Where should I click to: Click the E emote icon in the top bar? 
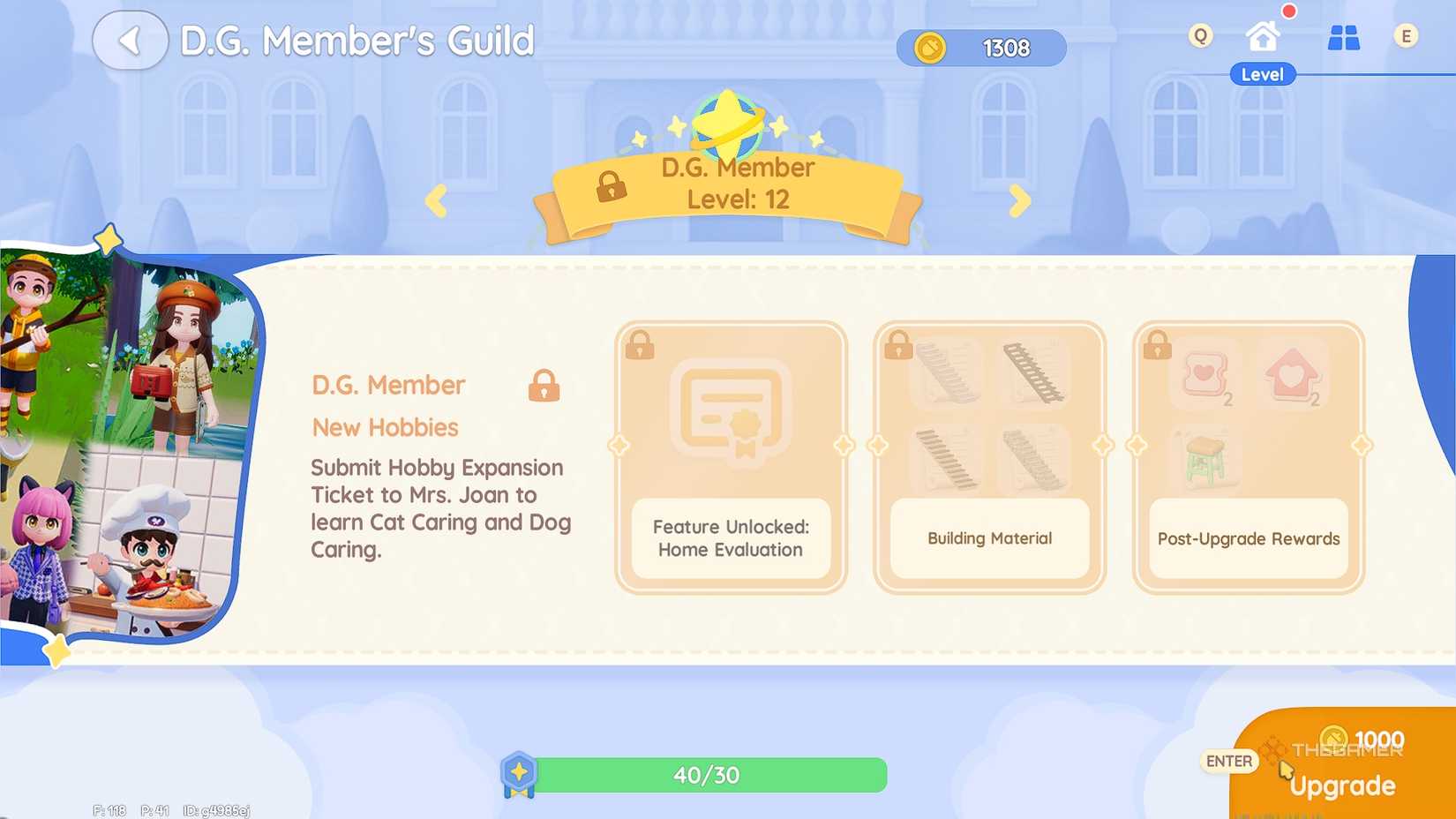(x=1406, y=37)
